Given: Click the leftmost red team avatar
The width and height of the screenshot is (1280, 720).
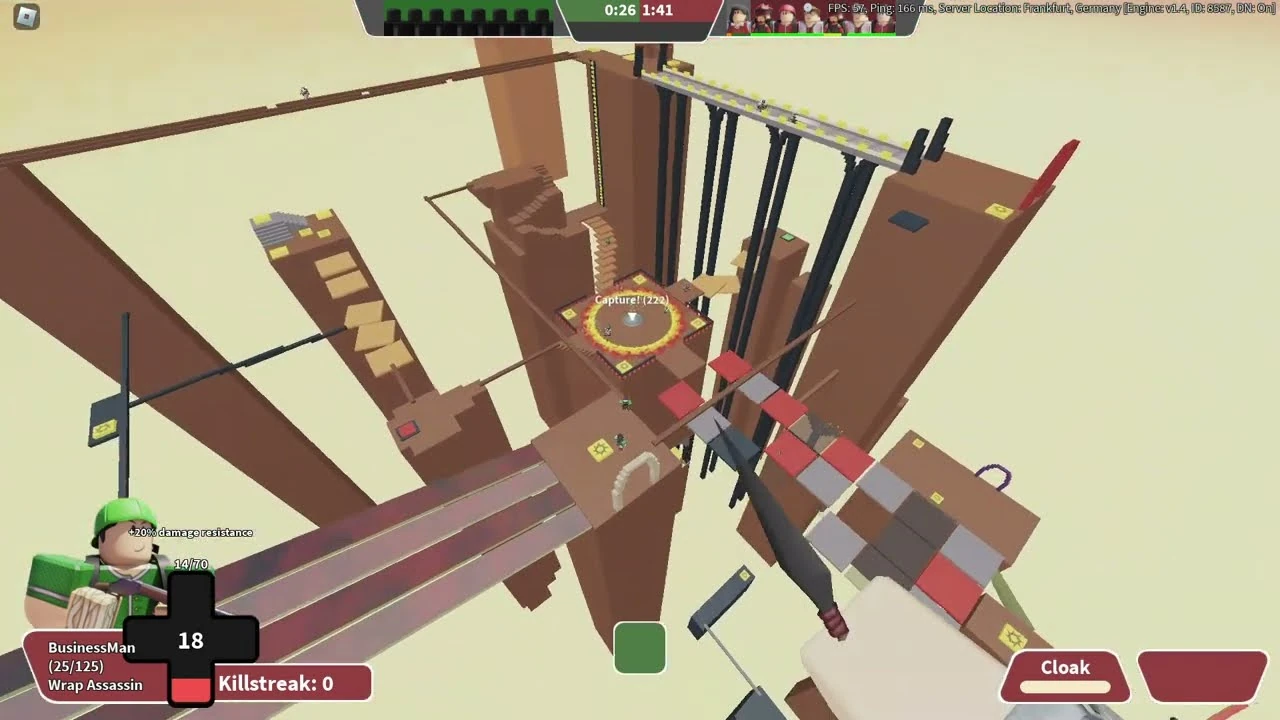Looking at the screenshot, I should 736,18.
